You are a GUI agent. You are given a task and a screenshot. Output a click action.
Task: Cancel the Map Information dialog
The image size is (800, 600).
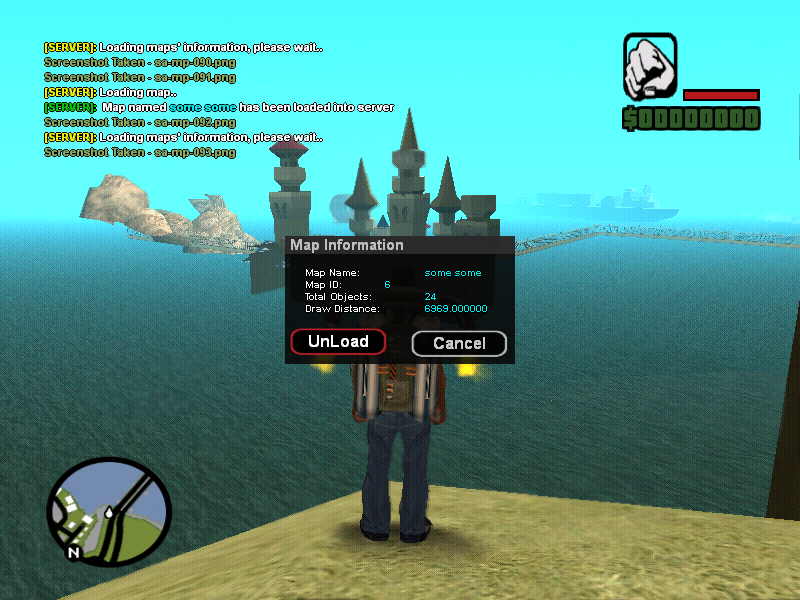tap(459, 344)
